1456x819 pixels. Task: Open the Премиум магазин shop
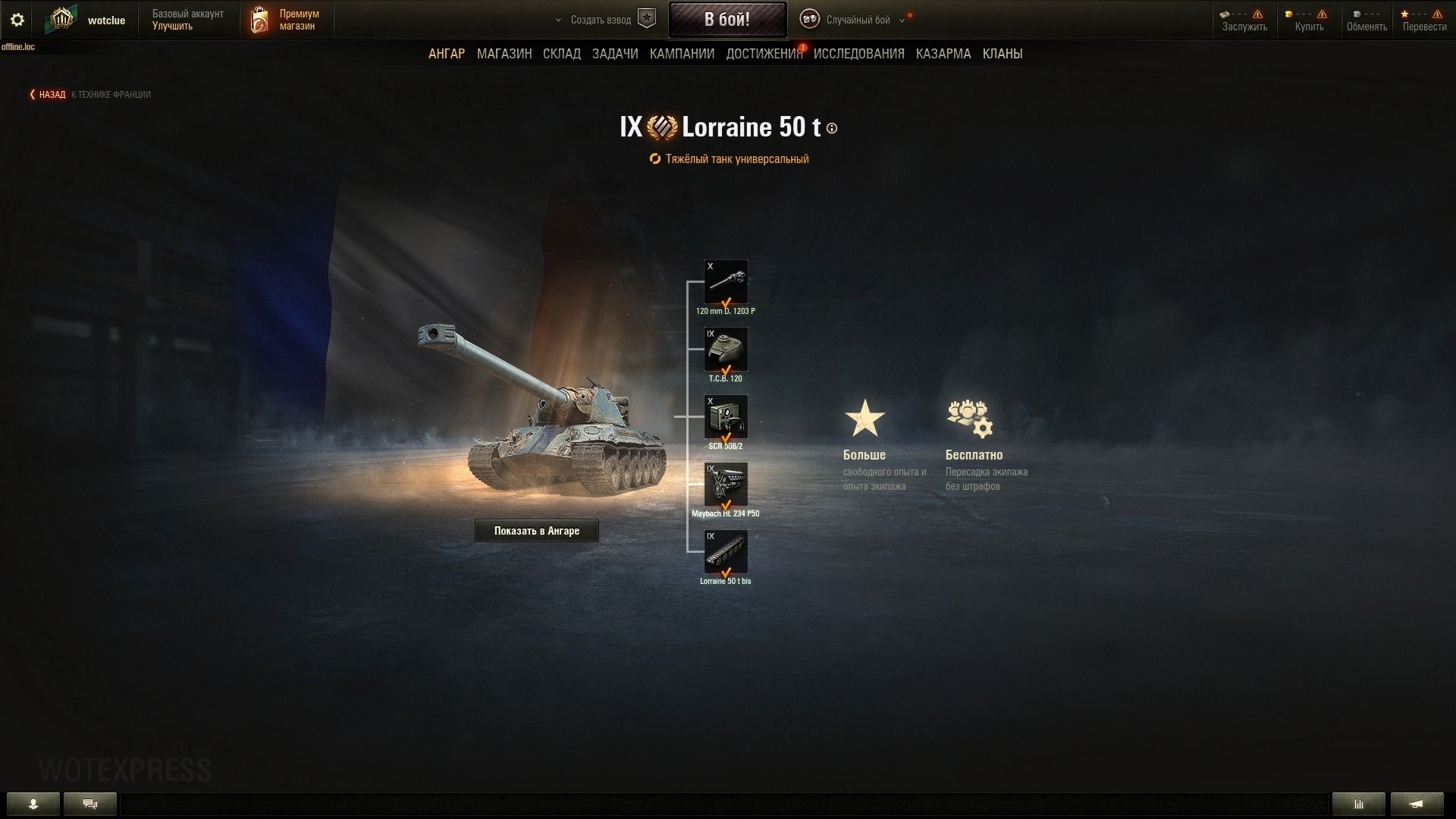287,20
